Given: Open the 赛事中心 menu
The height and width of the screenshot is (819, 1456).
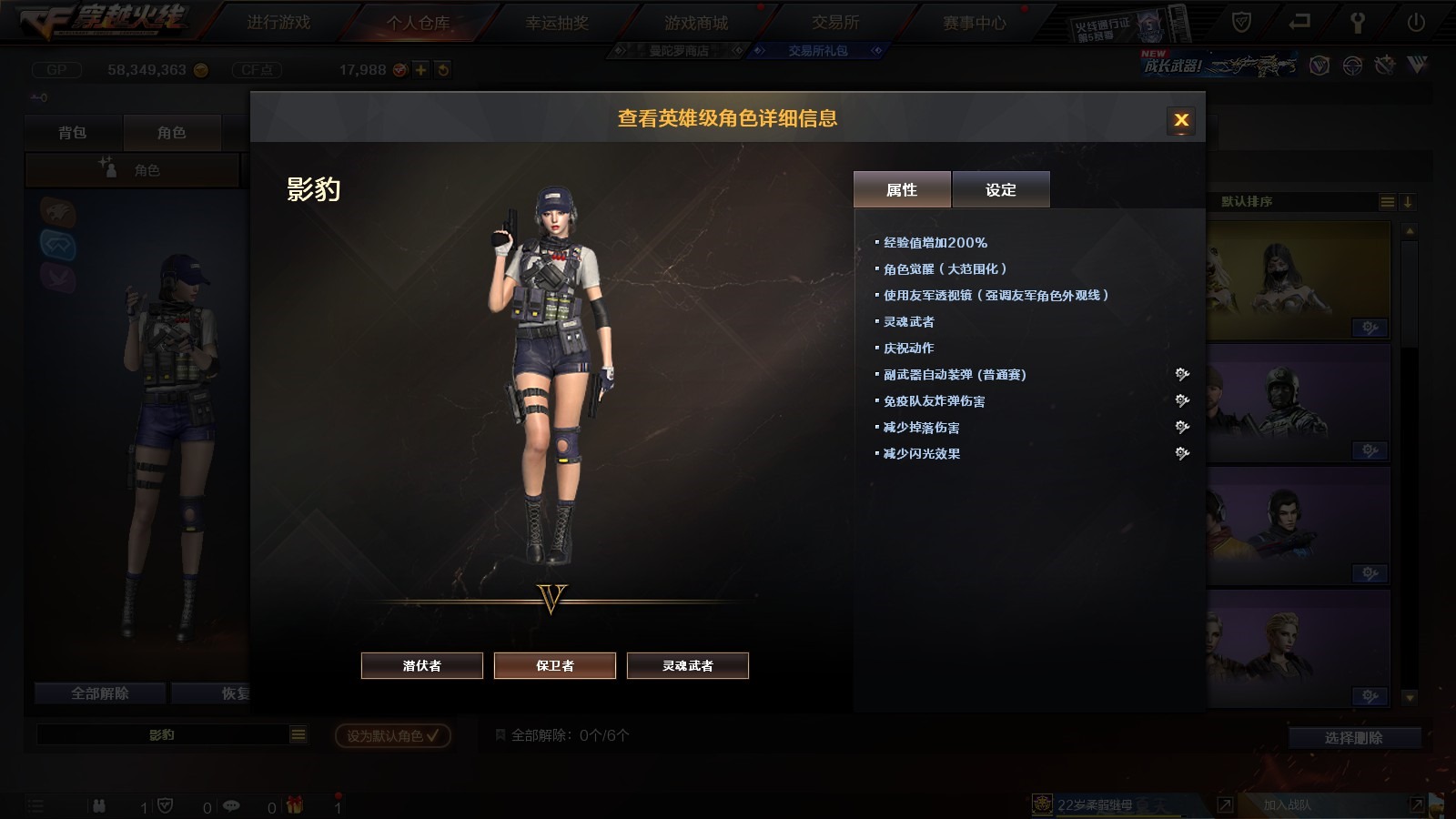Looking at the screenshot, I should tap(975, 22).
